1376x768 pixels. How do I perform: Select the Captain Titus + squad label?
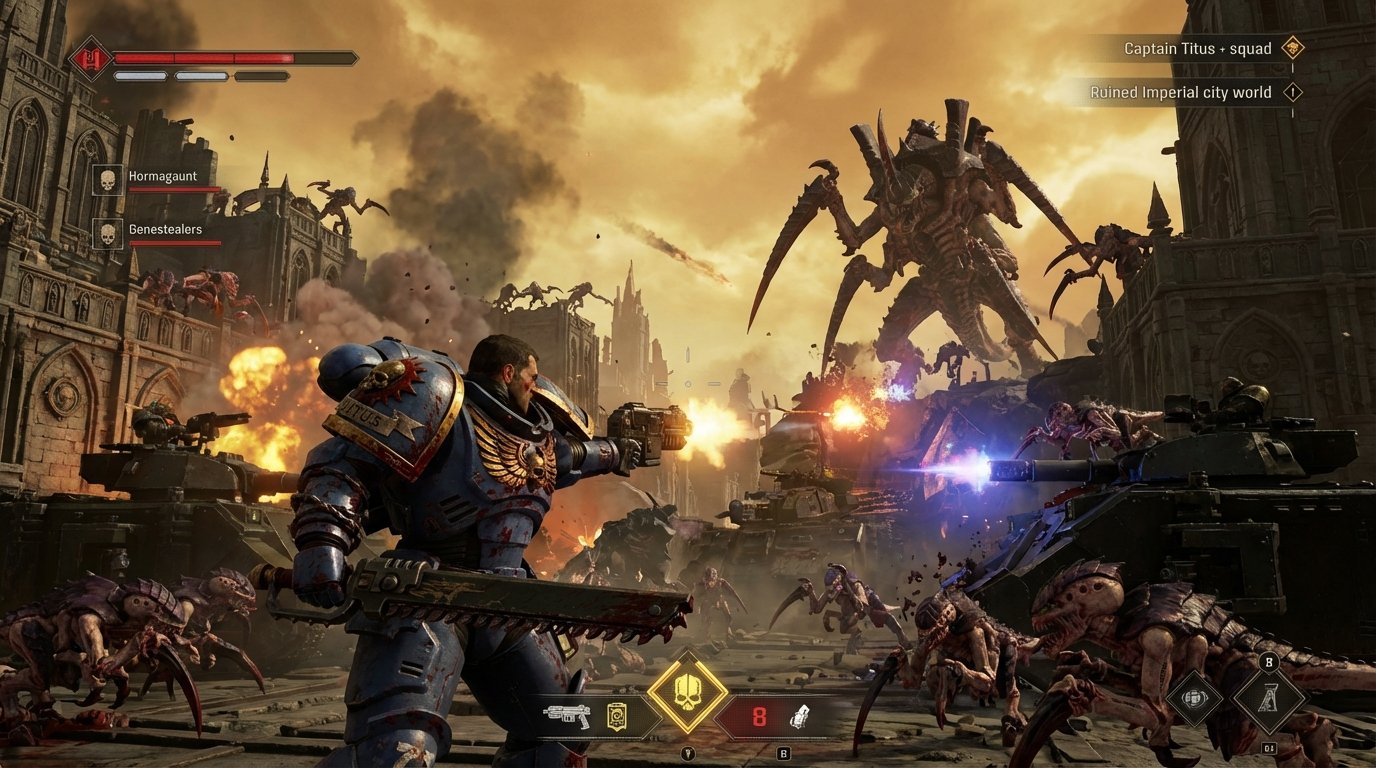(x=1199, y=47)
